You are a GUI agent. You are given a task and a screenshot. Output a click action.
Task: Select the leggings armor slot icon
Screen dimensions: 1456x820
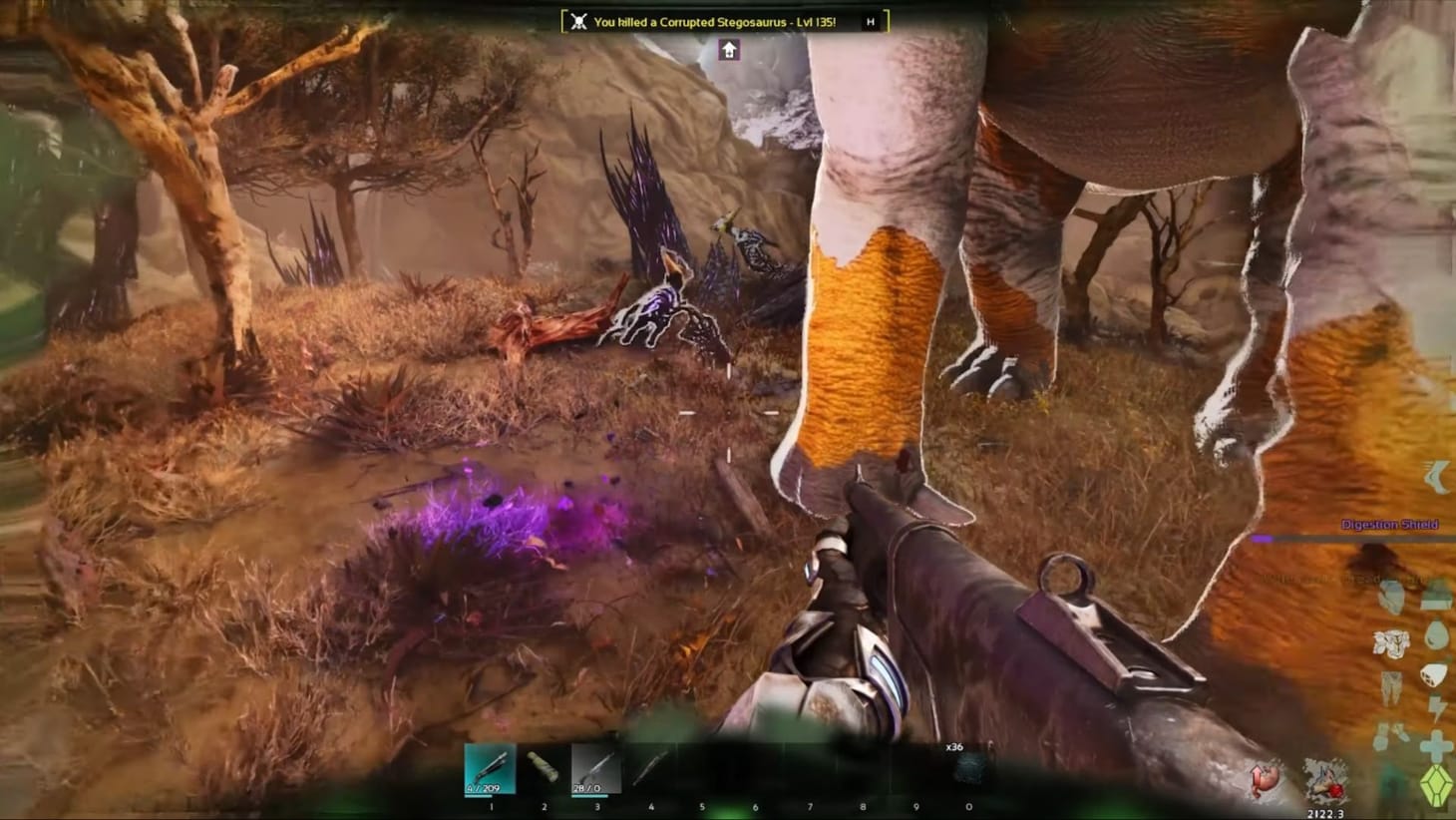point(1389,680)
